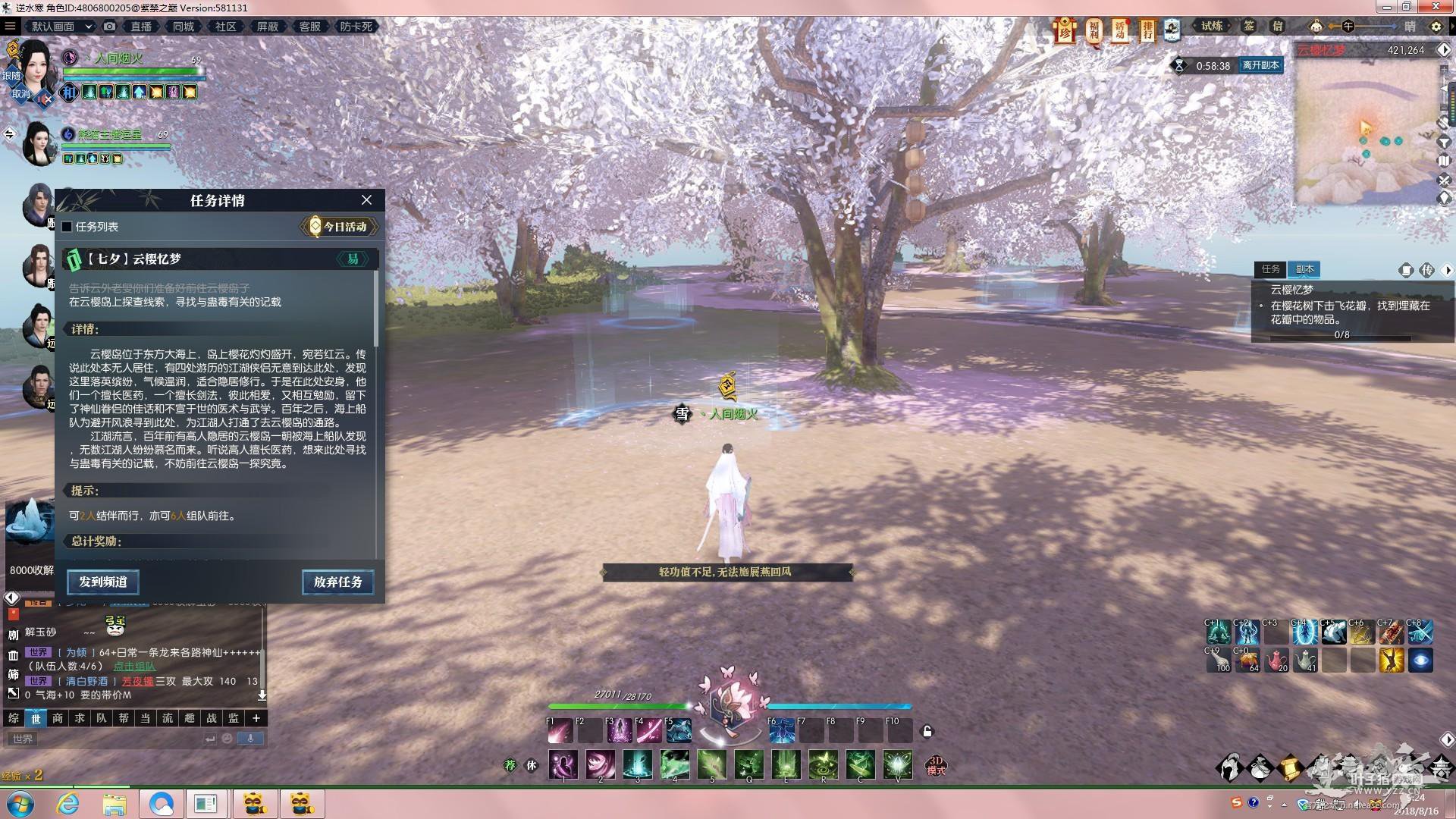Abandon quest with 放弃任务 button
The height and width of the screenshot is (819, 1456).
click(337, 582)
